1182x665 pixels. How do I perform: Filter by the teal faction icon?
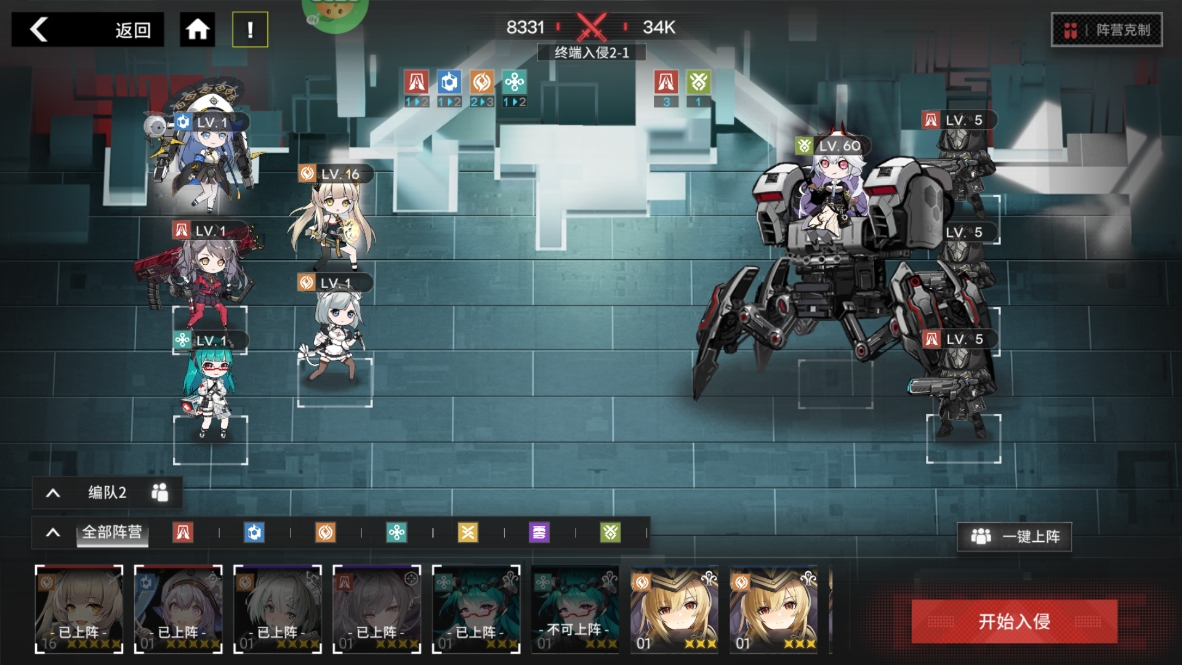point(397,533)
